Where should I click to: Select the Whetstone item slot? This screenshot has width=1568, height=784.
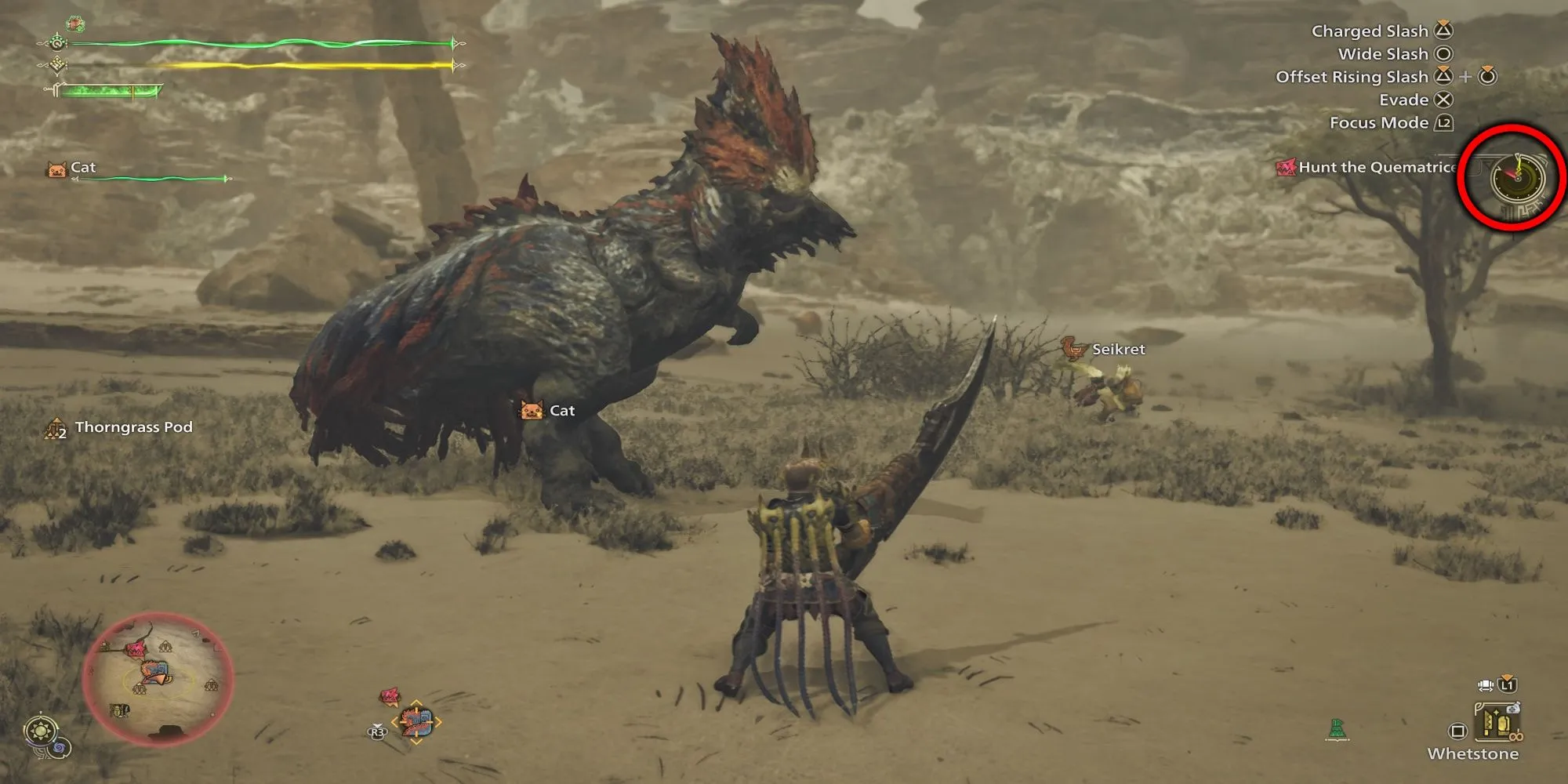pyautogui.click(x=1495, y=723)
